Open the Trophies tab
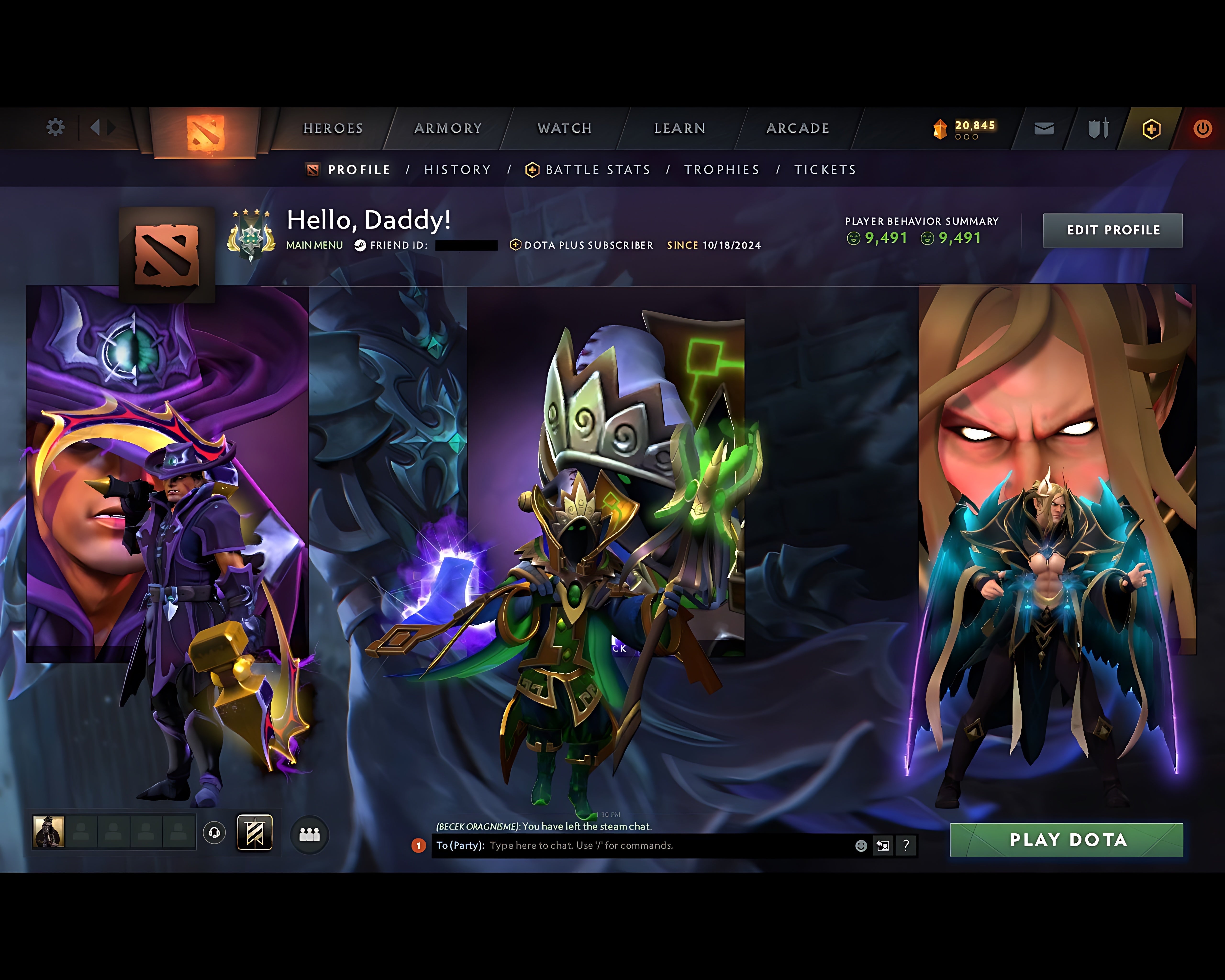 pos(722,169)
